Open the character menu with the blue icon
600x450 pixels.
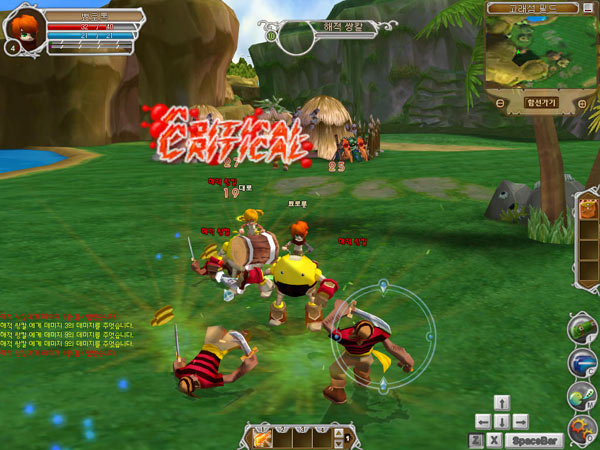pos(582,361)
